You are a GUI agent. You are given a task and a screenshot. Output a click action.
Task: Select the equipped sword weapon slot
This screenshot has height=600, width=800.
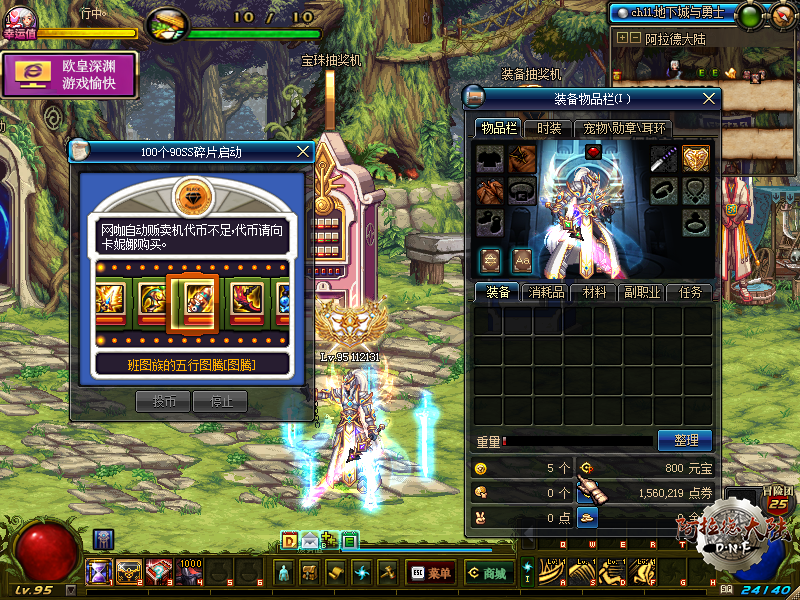[x=665, y=158]
